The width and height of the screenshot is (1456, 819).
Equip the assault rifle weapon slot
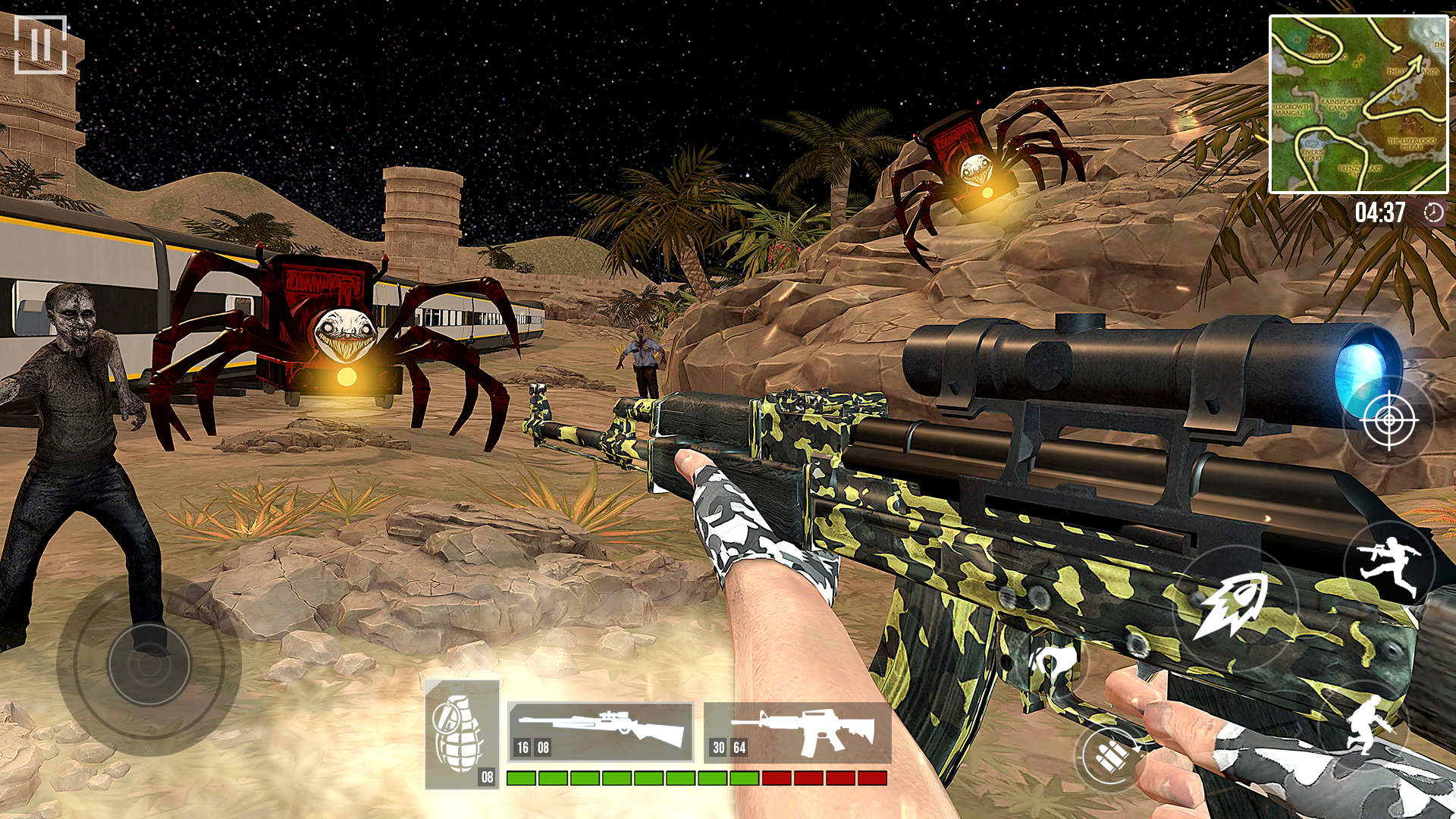(798, 733)
